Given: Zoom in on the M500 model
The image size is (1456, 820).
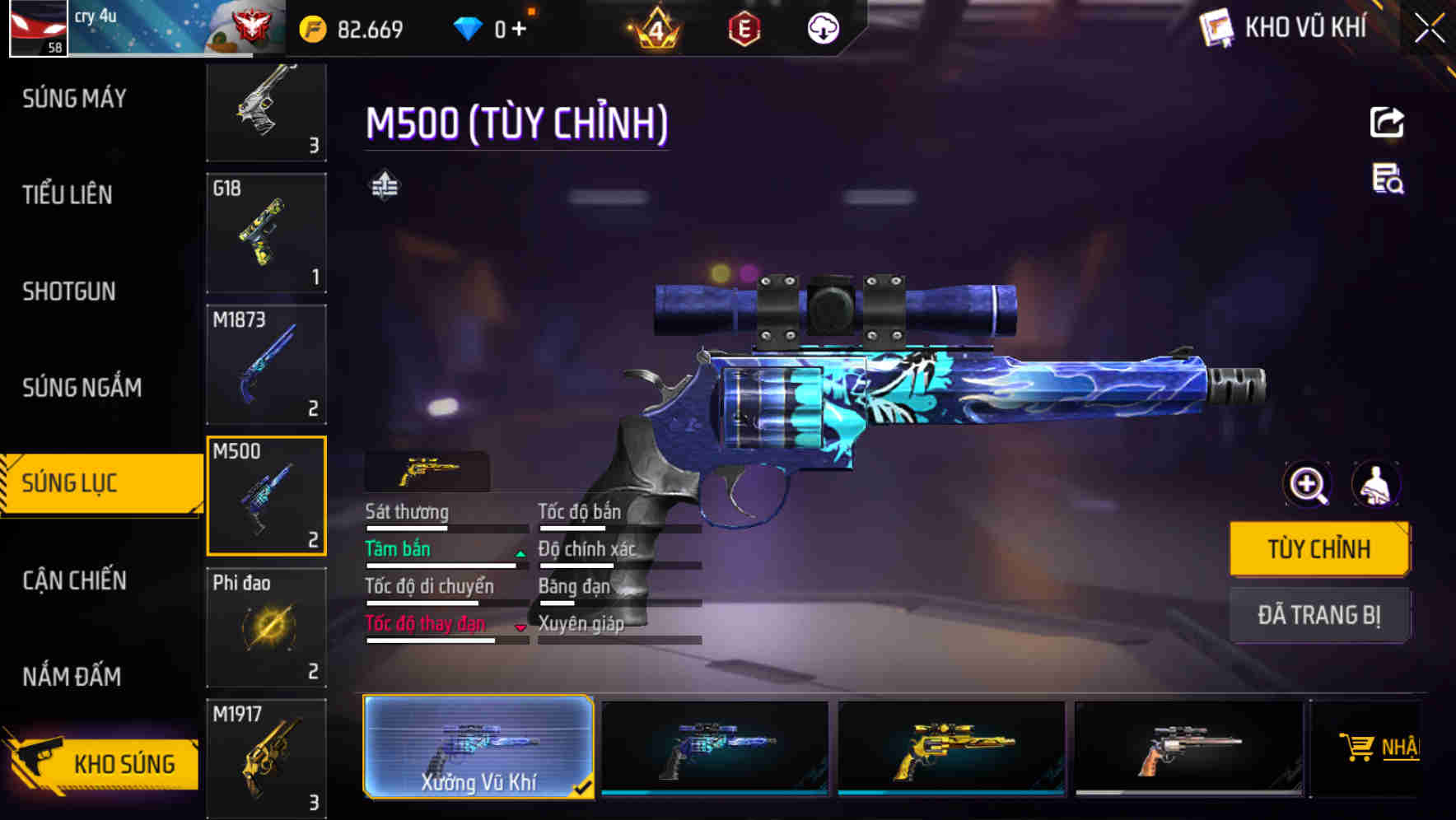Looking at the screenshot, I should [1306, 484].
